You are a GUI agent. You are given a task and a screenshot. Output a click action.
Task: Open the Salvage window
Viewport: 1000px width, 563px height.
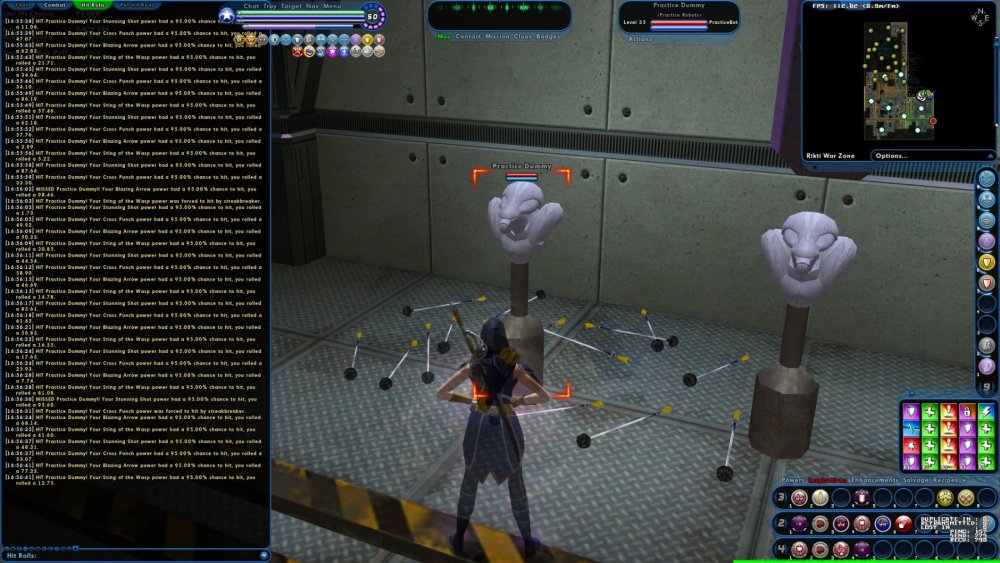pos(916,479)
